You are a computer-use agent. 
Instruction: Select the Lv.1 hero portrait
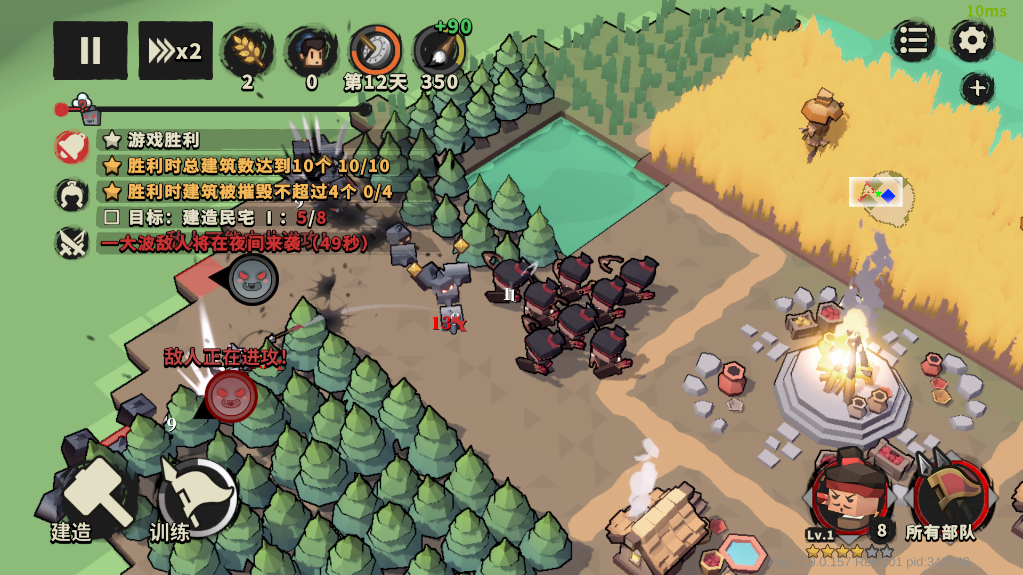(849, 492)
